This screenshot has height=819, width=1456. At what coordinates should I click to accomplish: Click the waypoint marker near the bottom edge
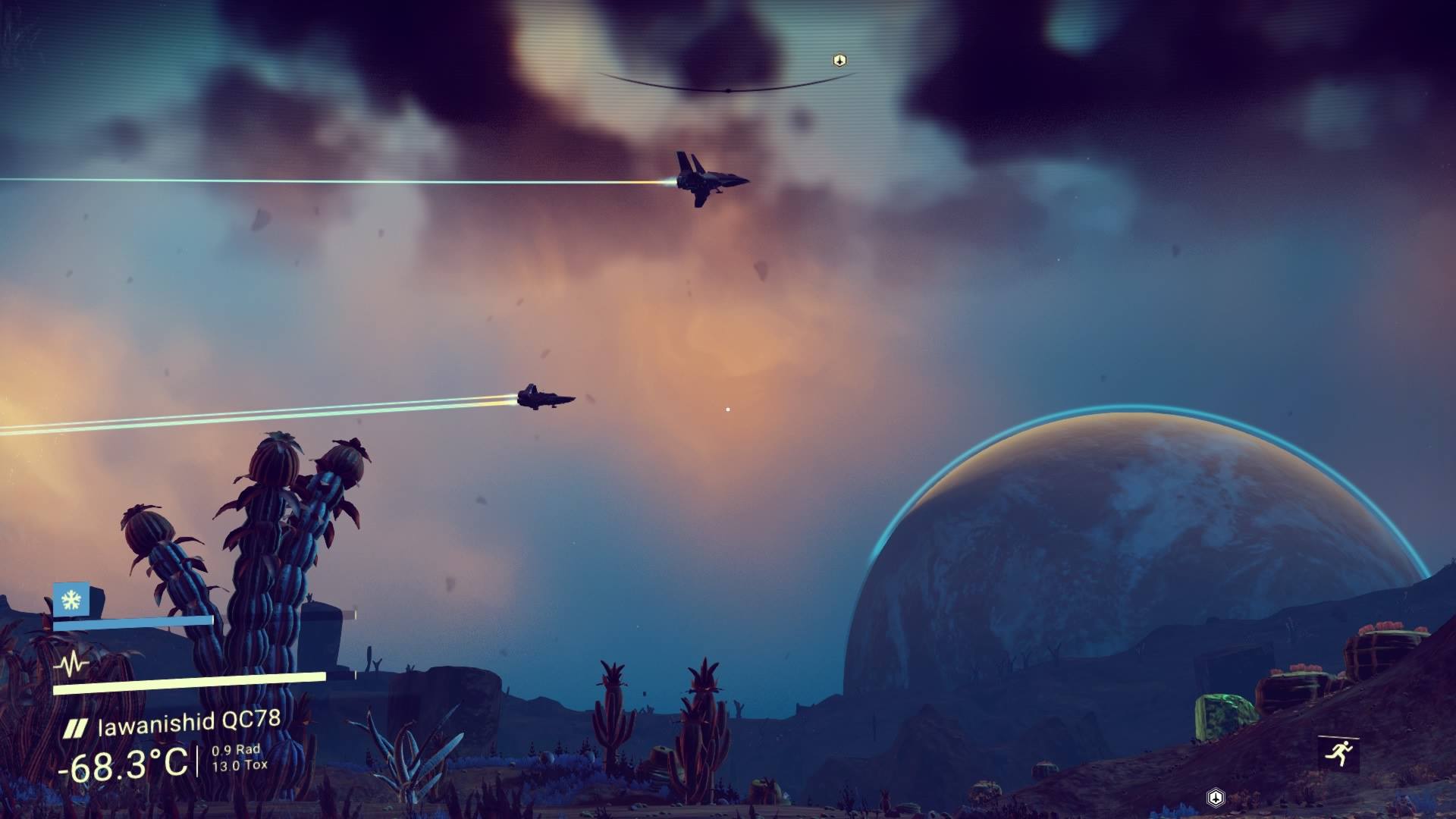click(x=1215, y=797)
